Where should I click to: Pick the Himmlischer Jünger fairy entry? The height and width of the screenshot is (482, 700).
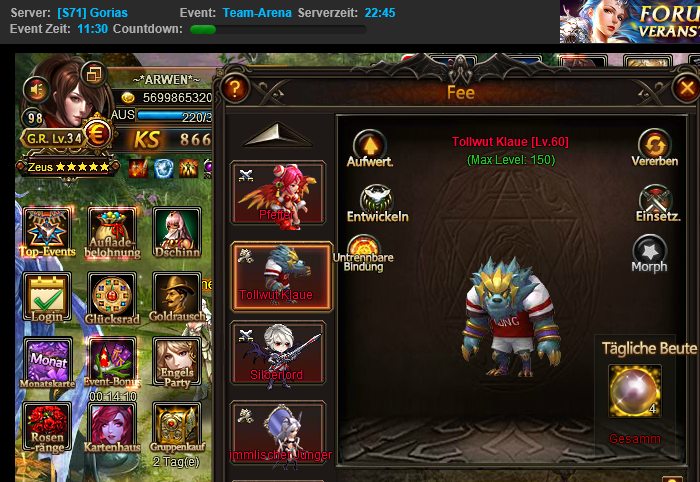278,432
